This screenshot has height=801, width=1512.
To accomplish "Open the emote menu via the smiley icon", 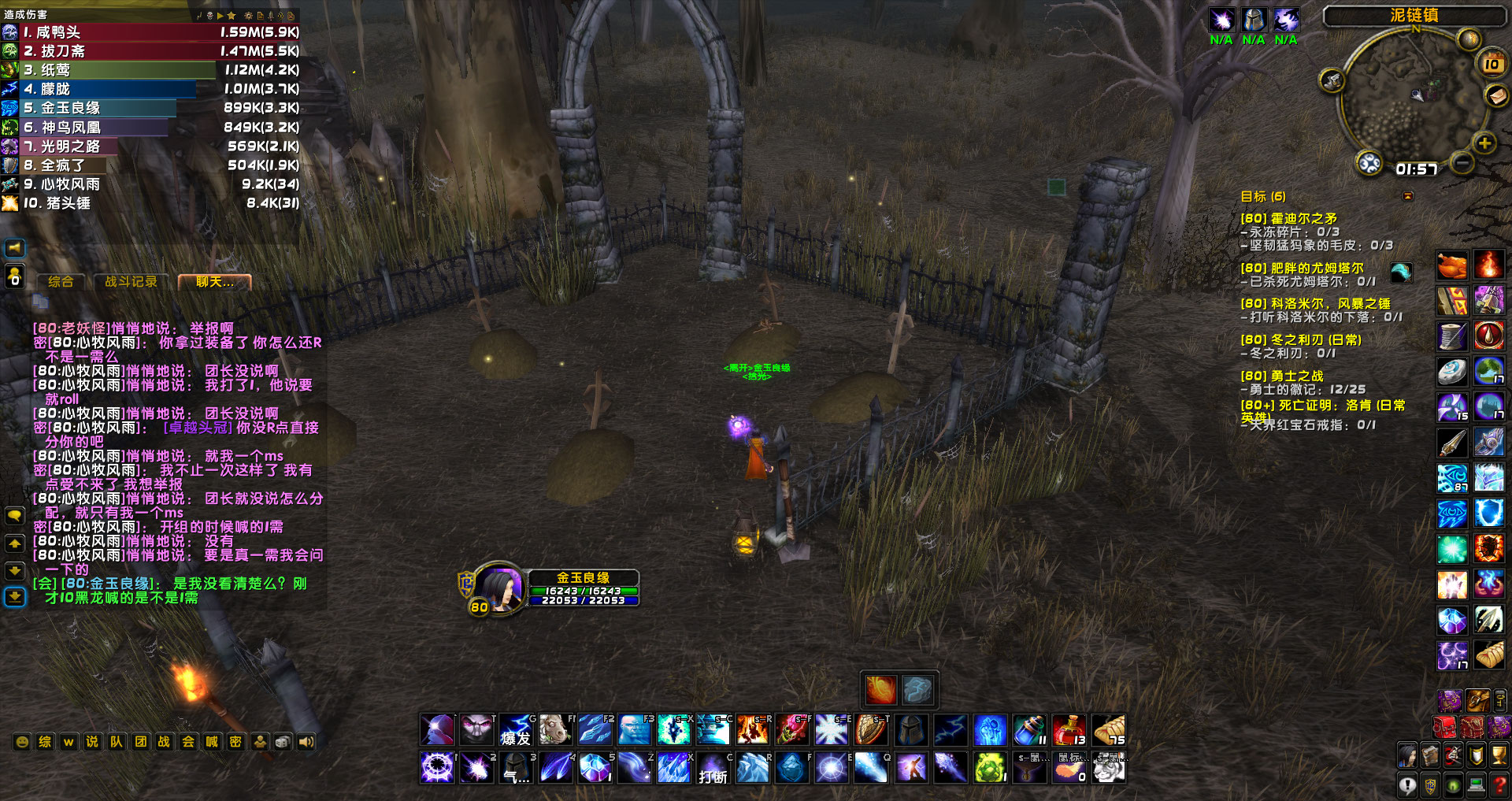I will click(22, 741).
